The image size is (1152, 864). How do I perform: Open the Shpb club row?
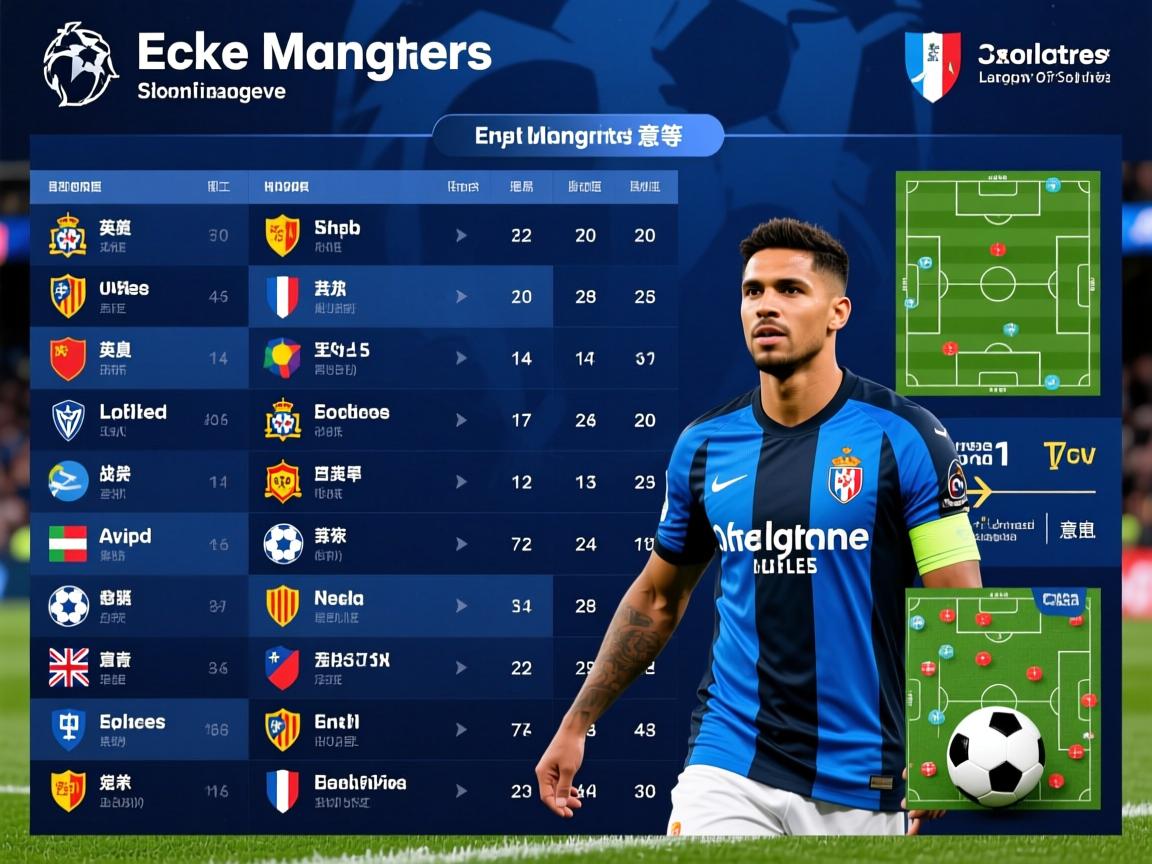337,235
